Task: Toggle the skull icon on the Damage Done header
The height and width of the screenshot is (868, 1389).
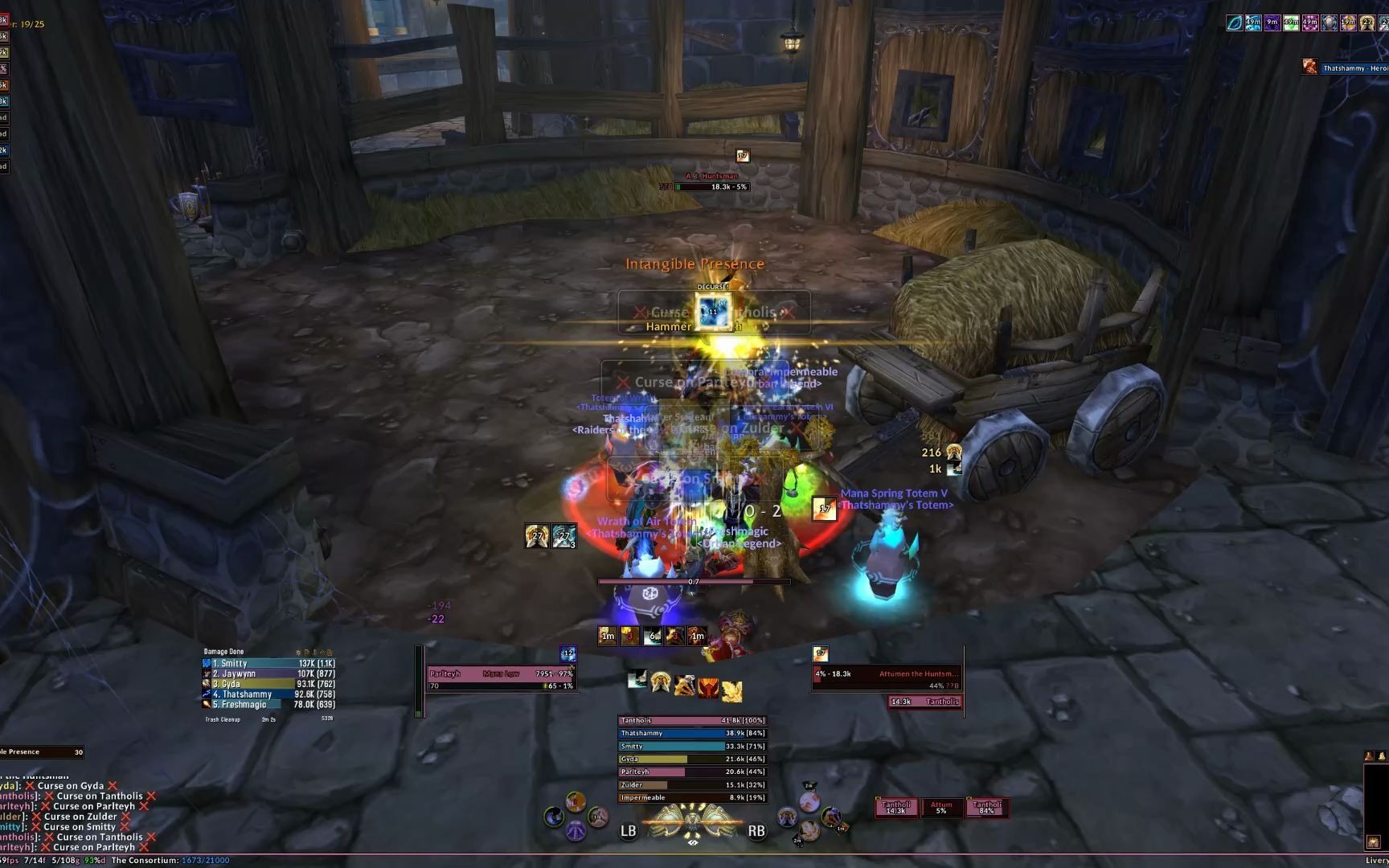Action: tap(297, 653)
